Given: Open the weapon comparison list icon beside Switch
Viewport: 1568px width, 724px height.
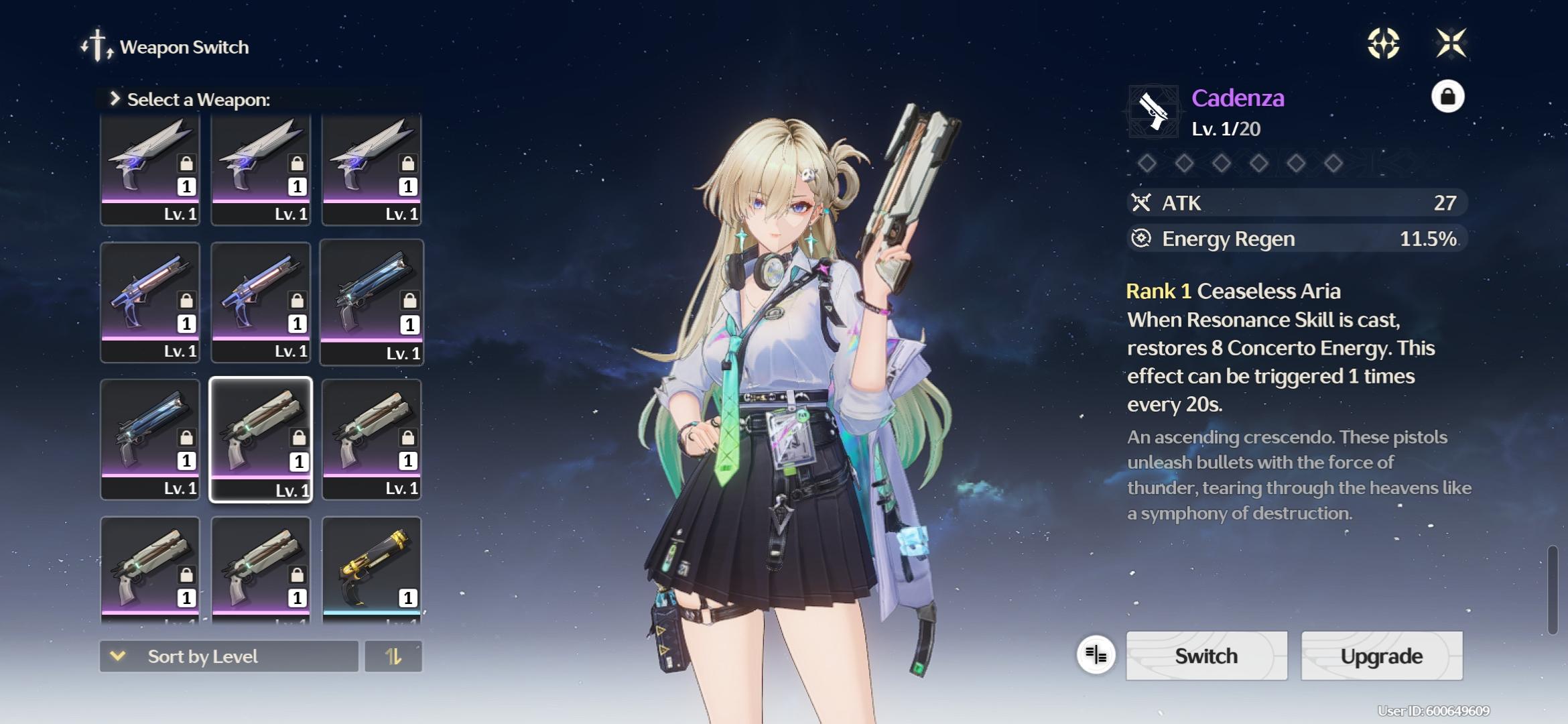Looking at the screenshot, I should point(1096,655).
